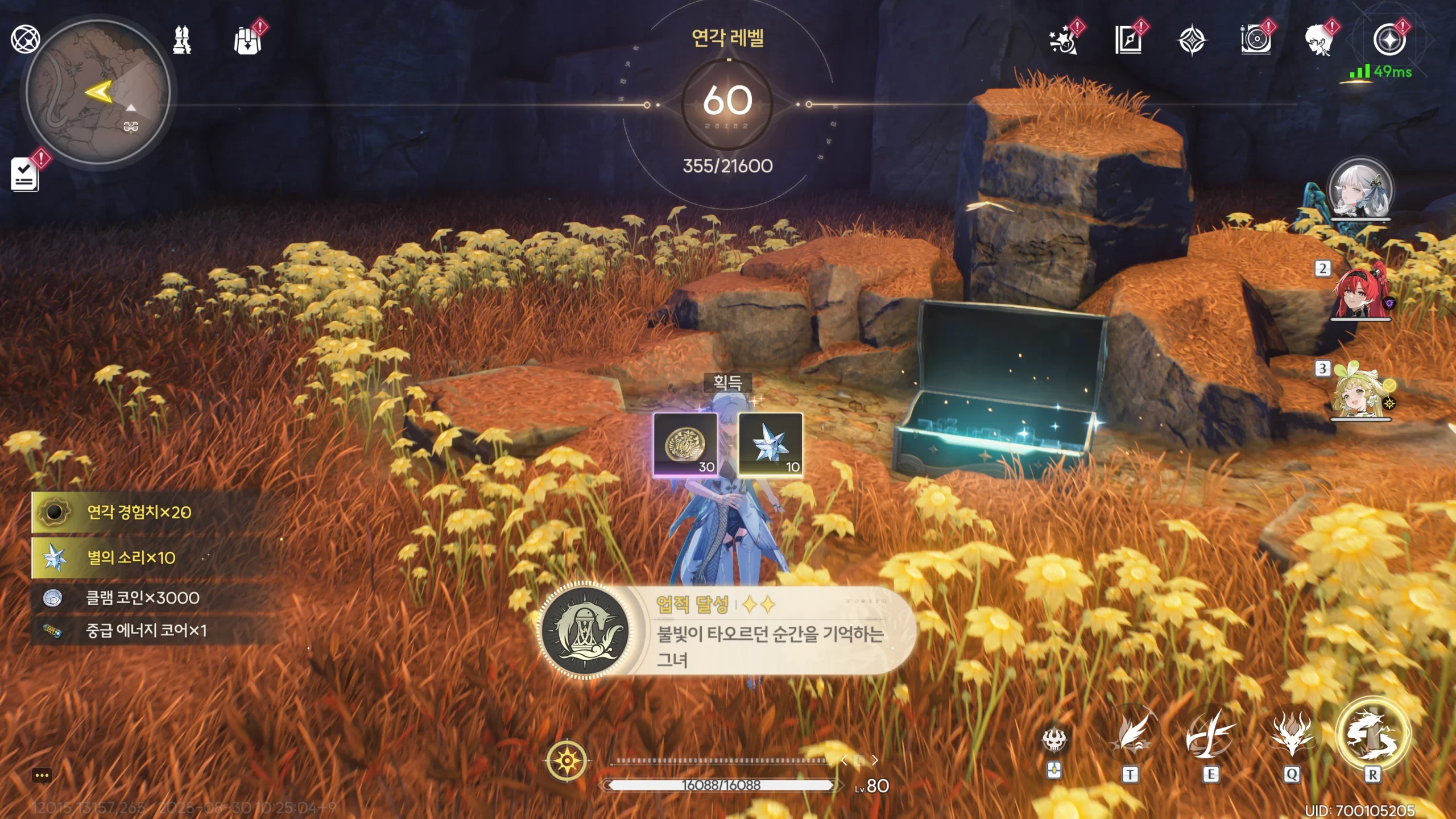Viewport: 1456px width, 819px height.
Task: Click the chess pieces icon
Action: click(182, 40)
